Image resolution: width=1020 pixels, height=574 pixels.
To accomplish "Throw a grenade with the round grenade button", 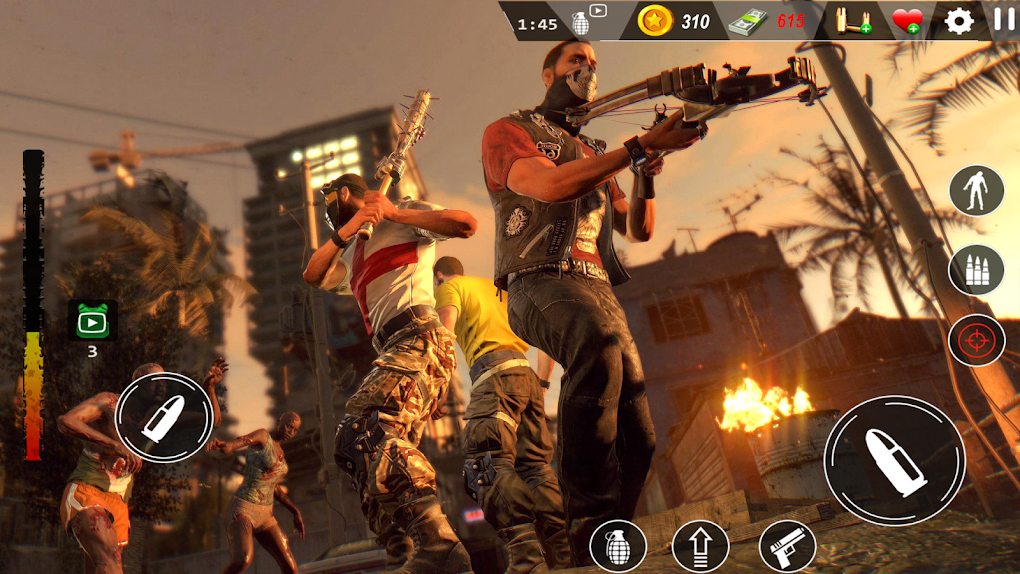I will 618,546.
